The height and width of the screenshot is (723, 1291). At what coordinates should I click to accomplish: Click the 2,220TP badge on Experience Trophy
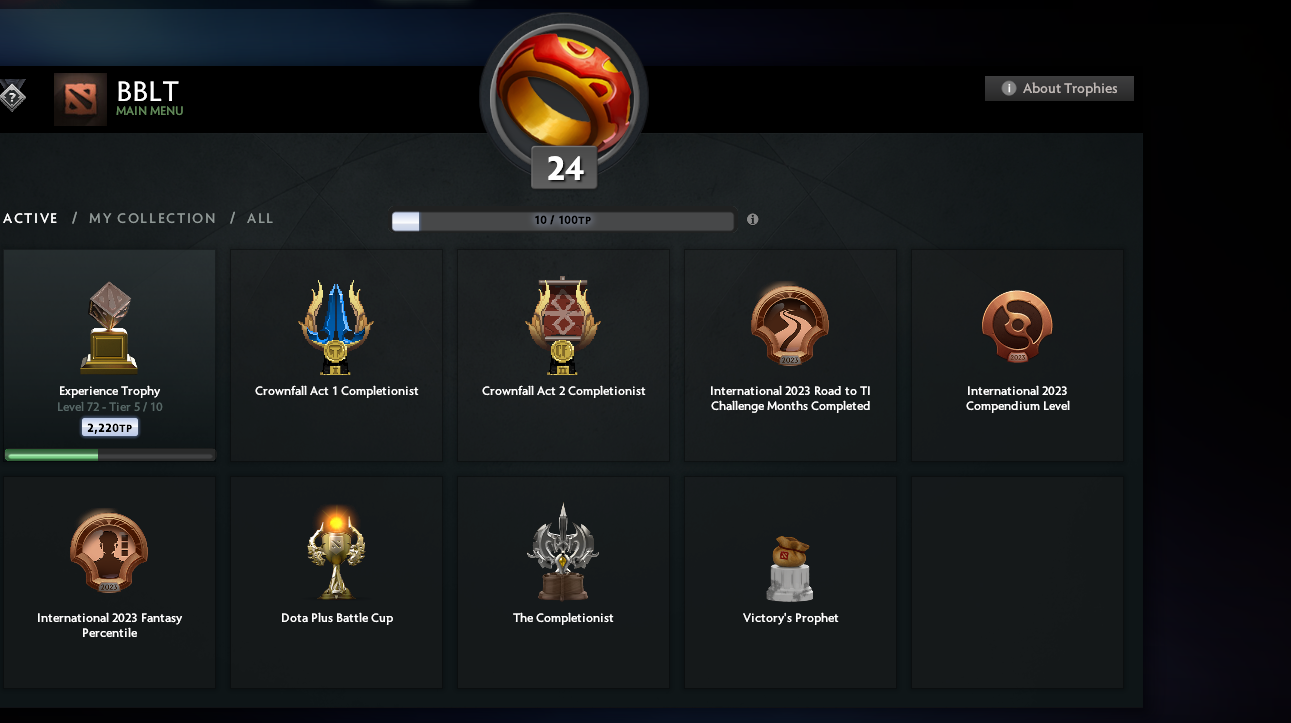tap(108, 426)
